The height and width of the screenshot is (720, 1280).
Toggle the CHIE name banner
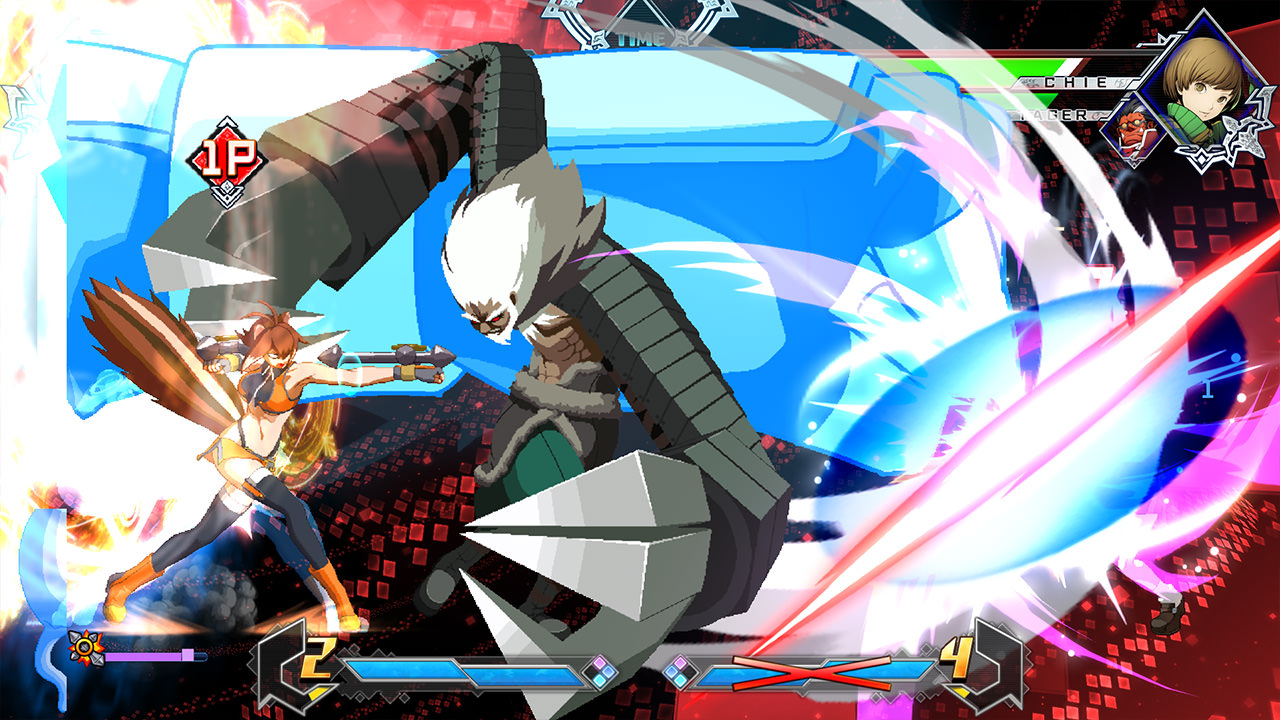1074,81
